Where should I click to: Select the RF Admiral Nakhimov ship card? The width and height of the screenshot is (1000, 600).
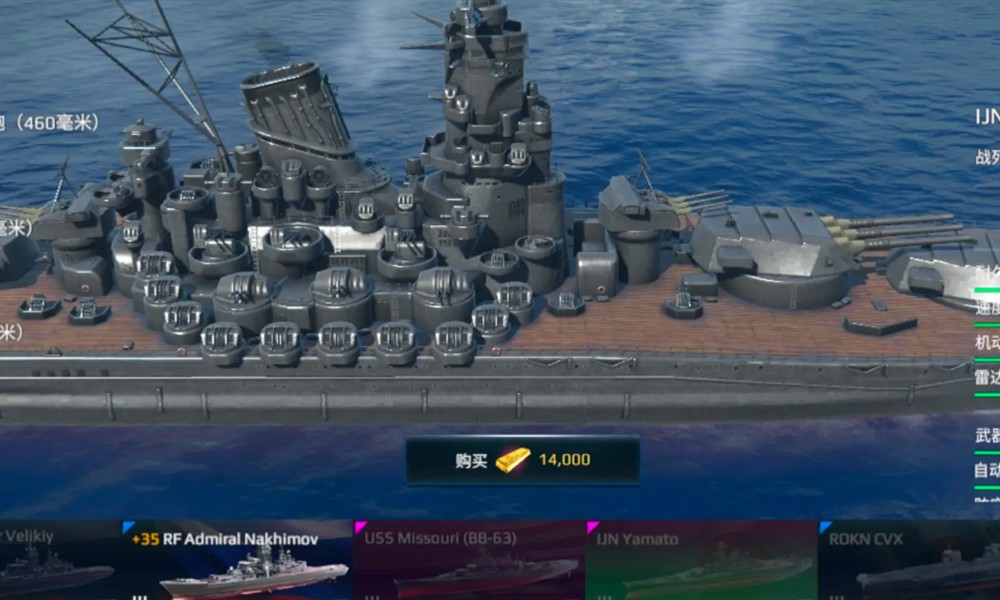pos(238,562)
